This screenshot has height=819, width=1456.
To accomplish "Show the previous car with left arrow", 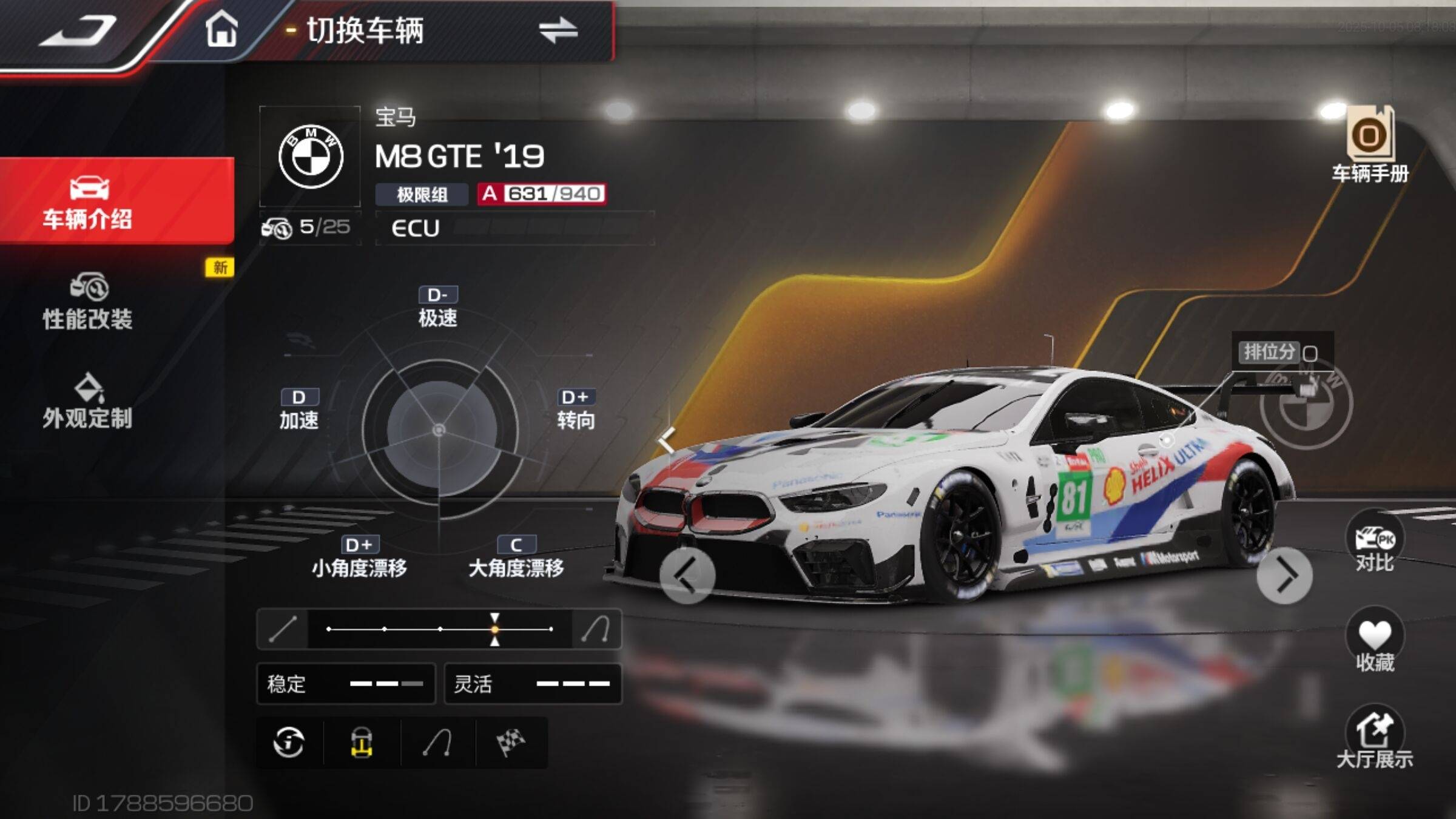I will [687, 575].
